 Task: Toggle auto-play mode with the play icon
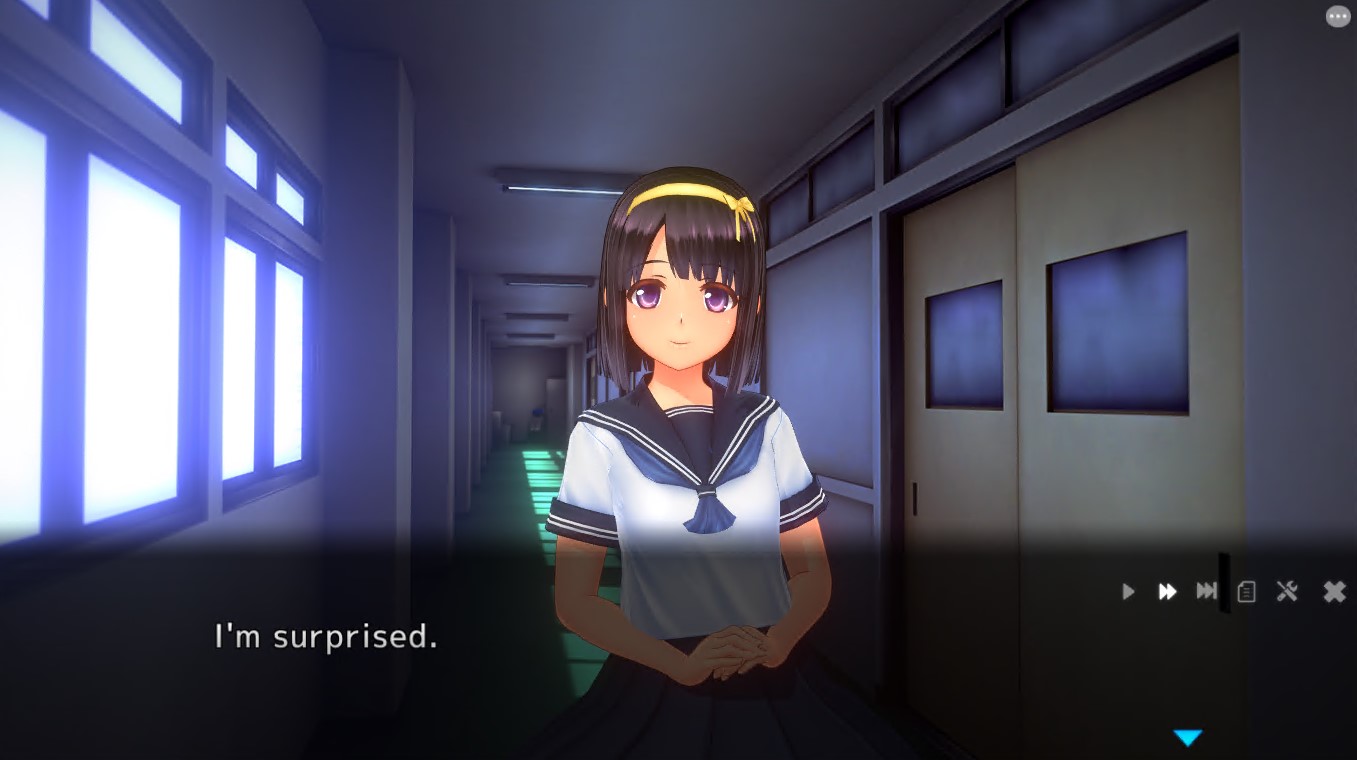click(x=1127, y=591)
